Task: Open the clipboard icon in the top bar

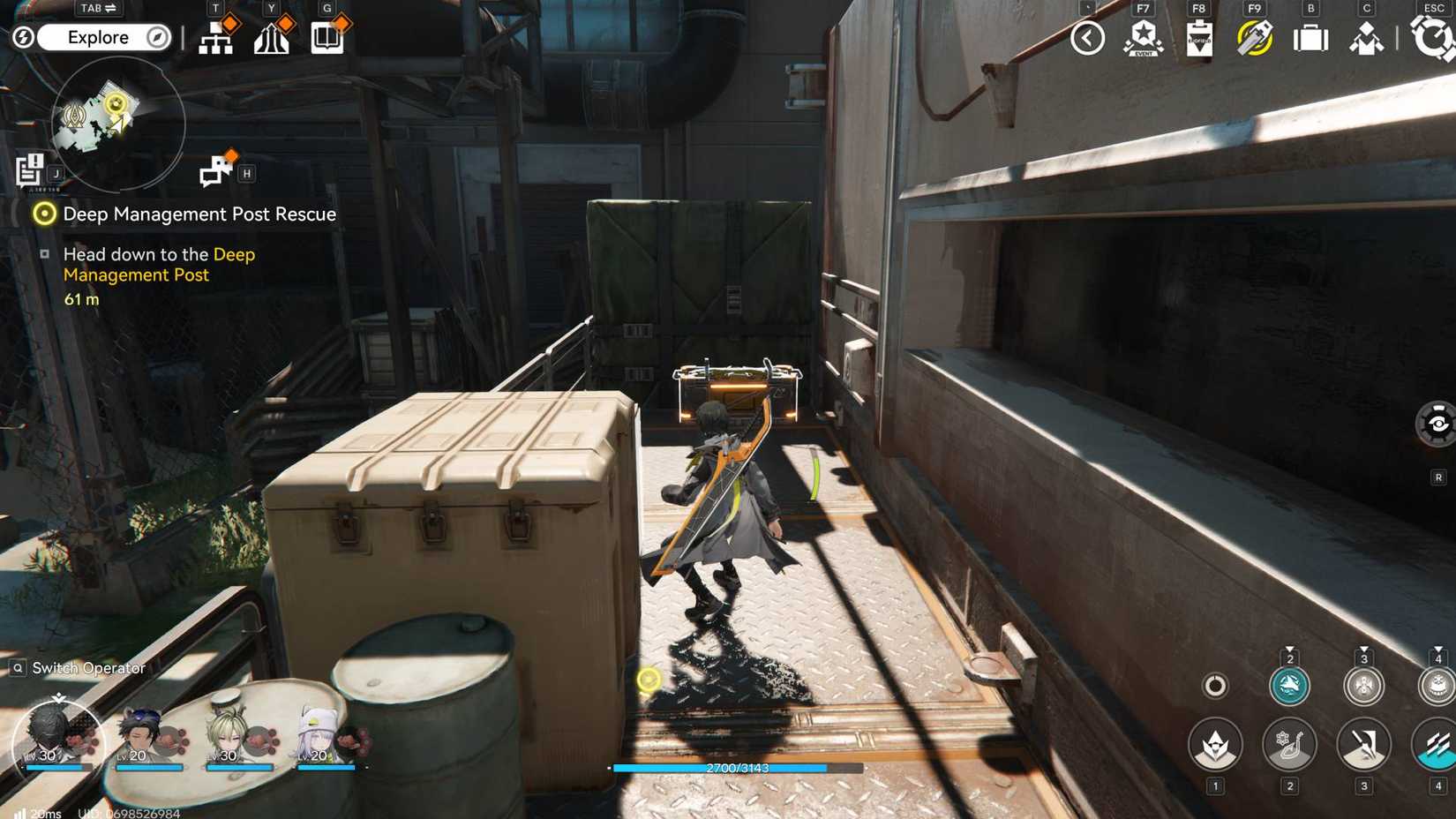Action: pyautogui.click(x=1199, y=39)
